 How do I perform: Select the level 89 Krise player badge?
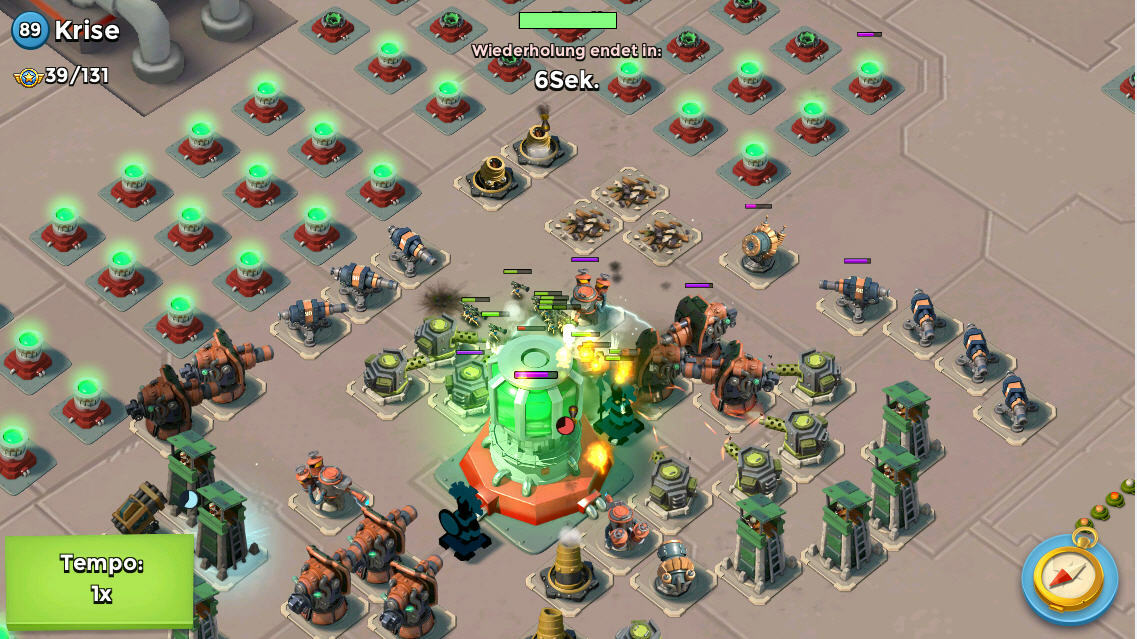[31, 30]
